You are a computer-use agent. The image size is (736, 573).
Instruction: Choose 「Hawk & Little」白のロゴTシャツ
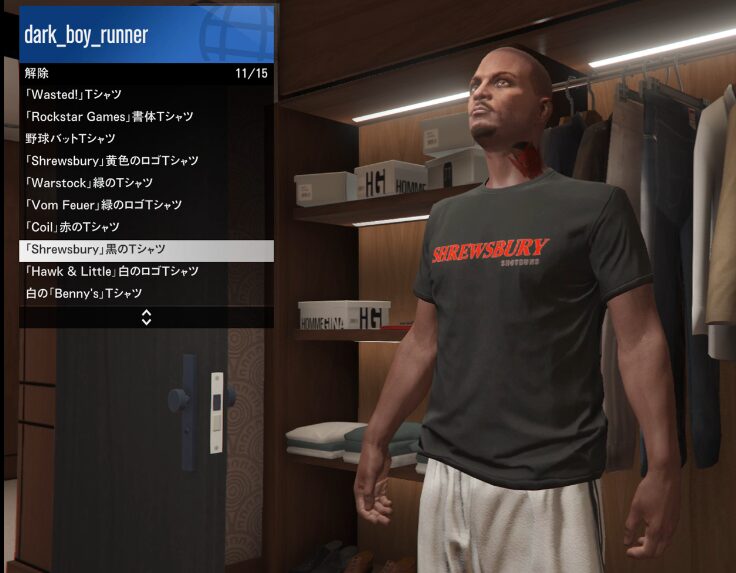pos(146,272)
